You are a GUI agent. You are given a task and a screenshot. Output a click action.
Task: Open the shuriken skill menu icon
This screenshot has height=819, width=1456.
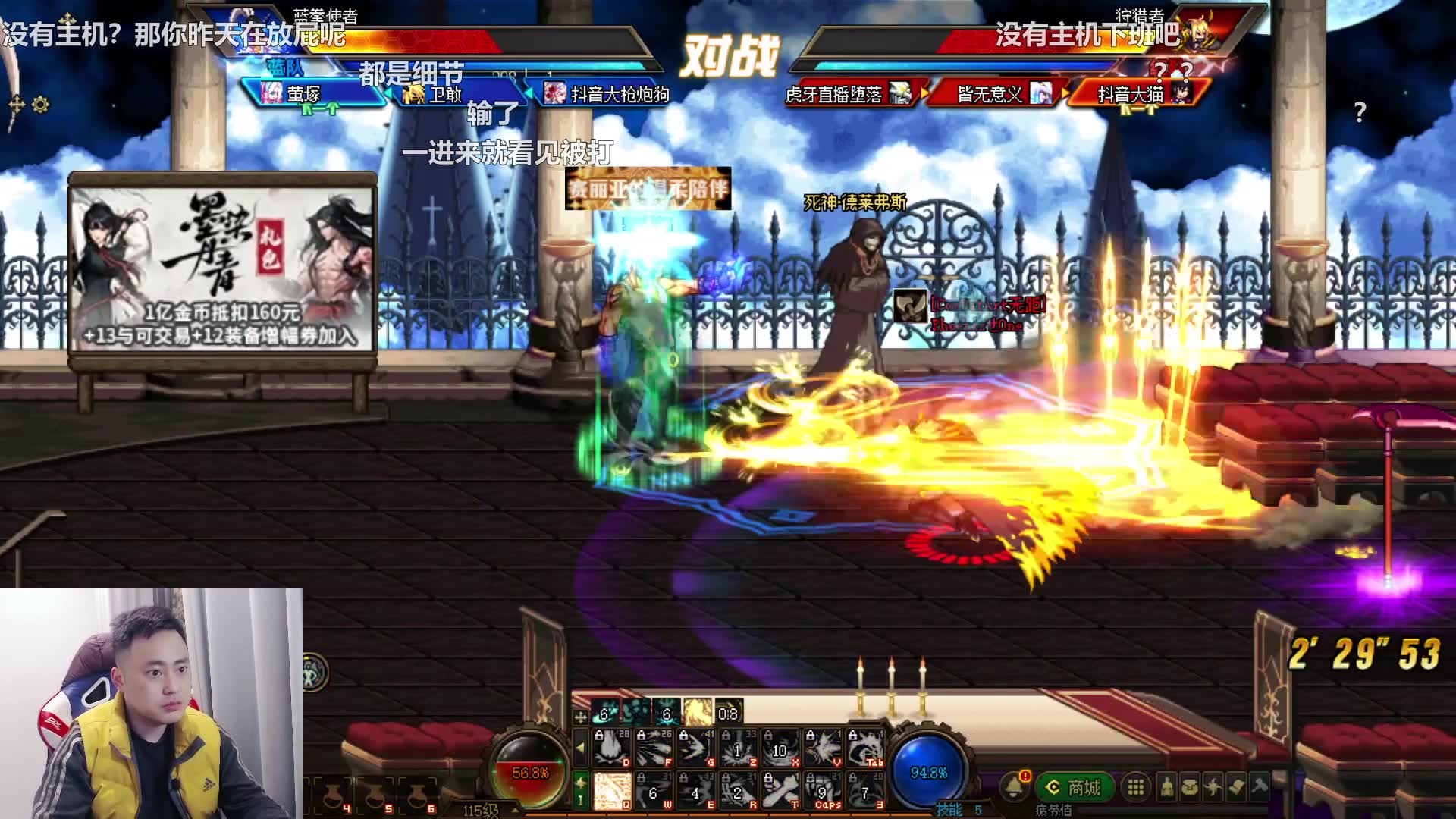point(1213,788)
